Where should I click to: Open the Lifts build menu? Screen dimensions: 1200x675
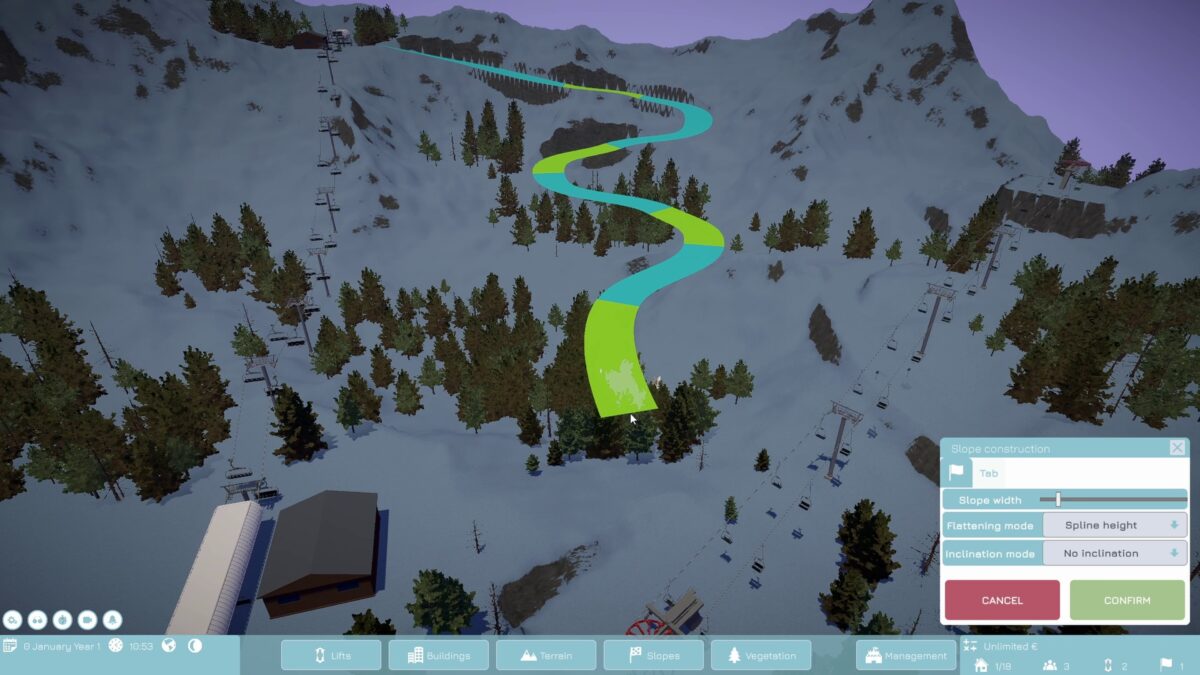pos(331,655)
